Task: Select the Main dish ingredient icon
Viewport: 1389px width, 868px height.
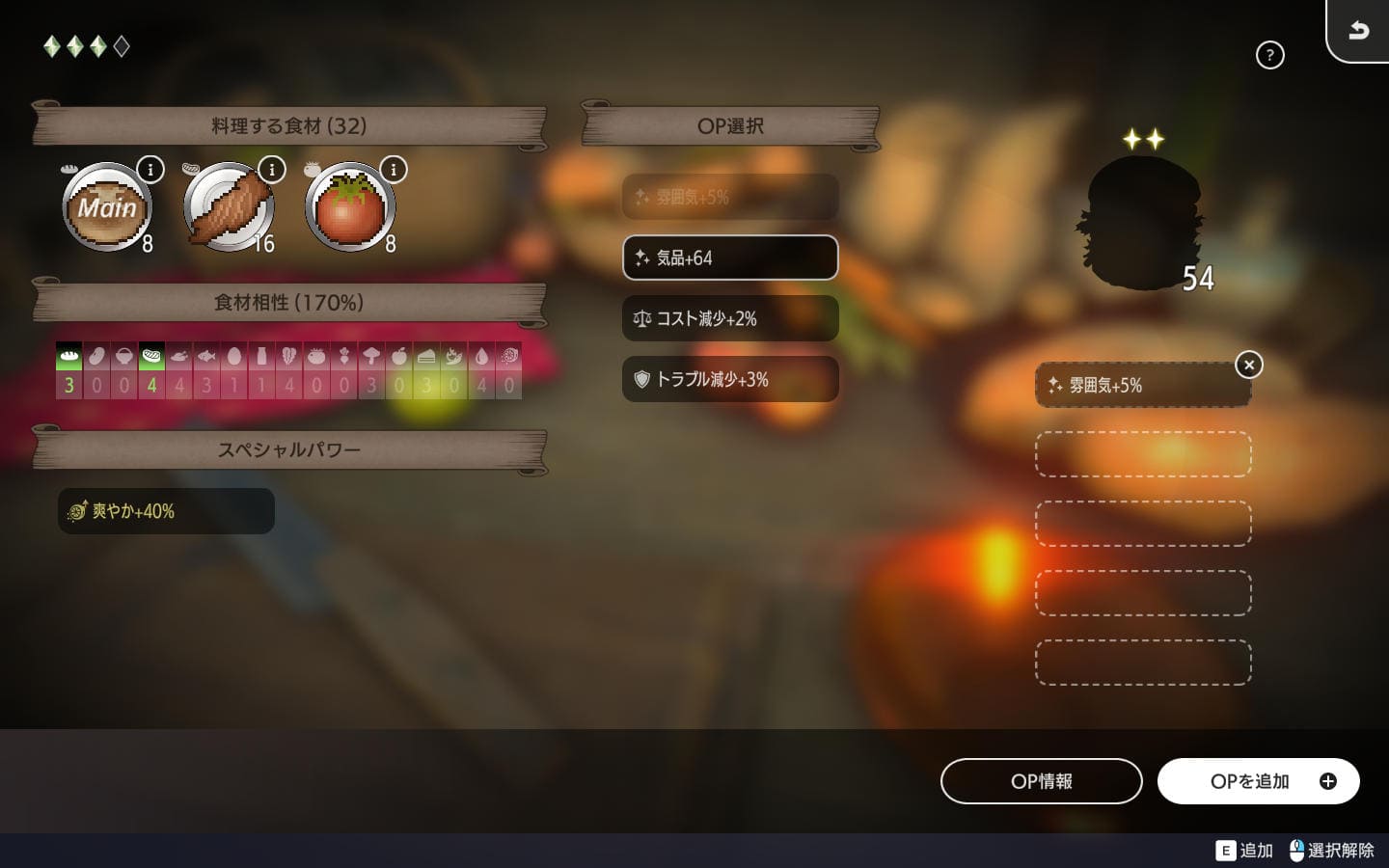Action: coord(107,208)
